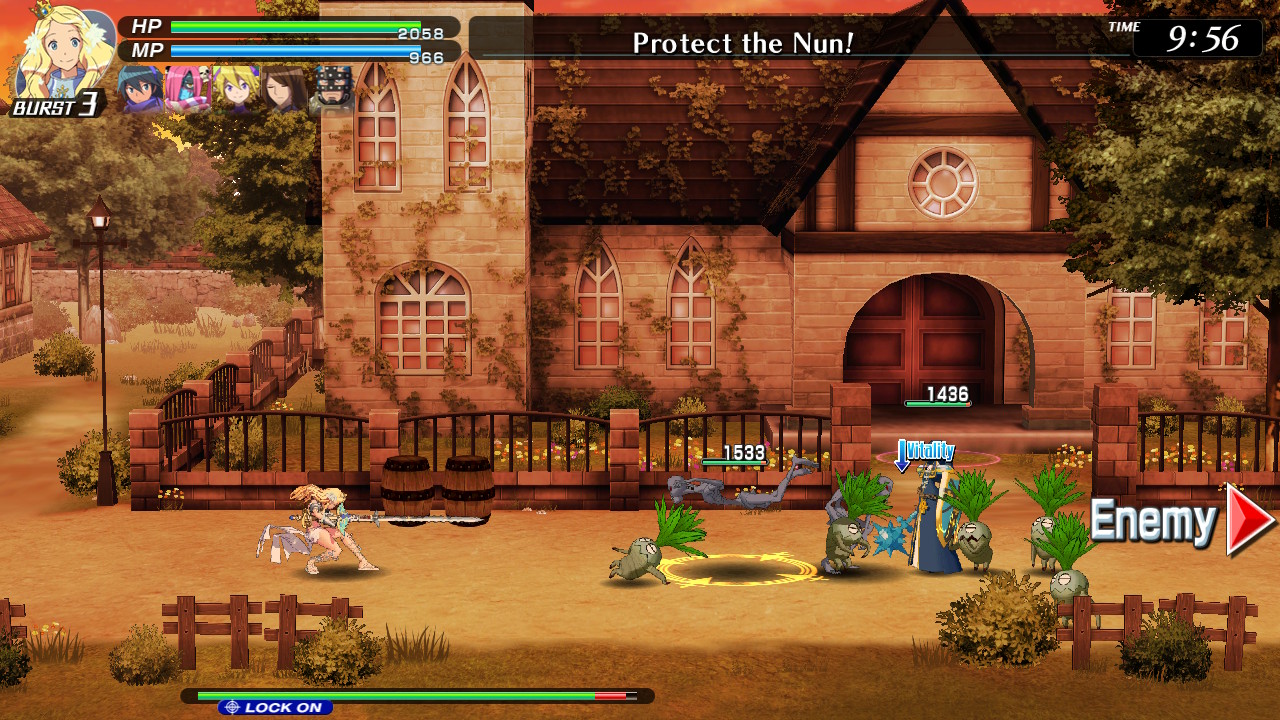Click the blue Vitality arrow marker
Image resolution: width=1280 pixels, height=720 pixels.
[x=903, y=455]
